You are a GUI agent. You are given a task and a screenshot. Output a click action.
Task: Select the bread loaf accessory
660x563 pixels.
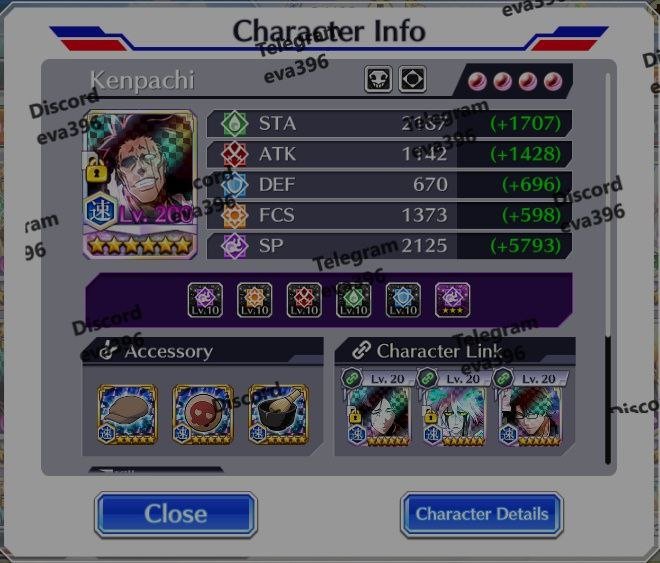(x=128, y=414)
